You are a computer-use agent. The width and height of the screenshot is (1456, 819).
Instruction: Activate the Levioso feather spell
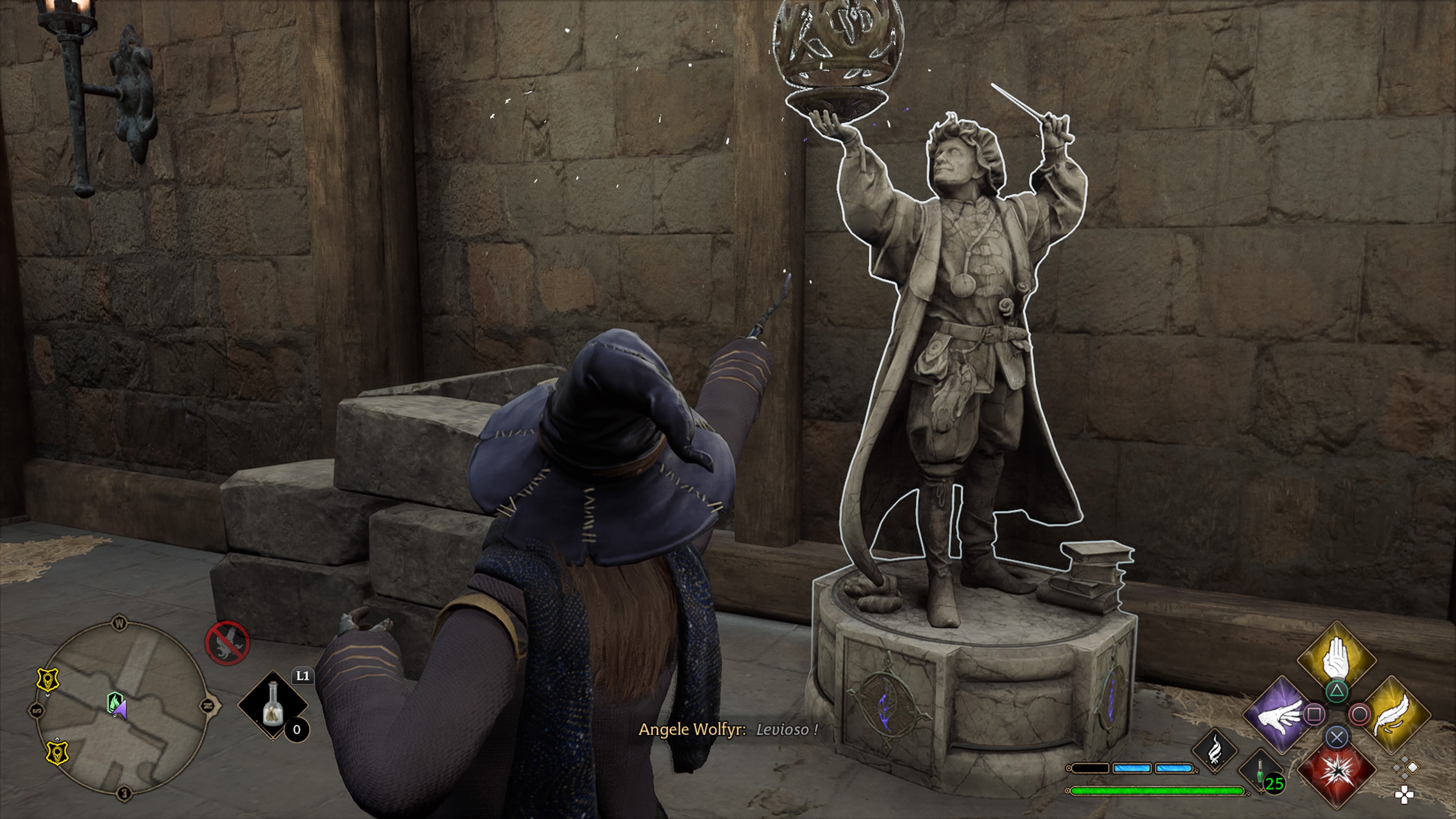tap(1395, 715)
